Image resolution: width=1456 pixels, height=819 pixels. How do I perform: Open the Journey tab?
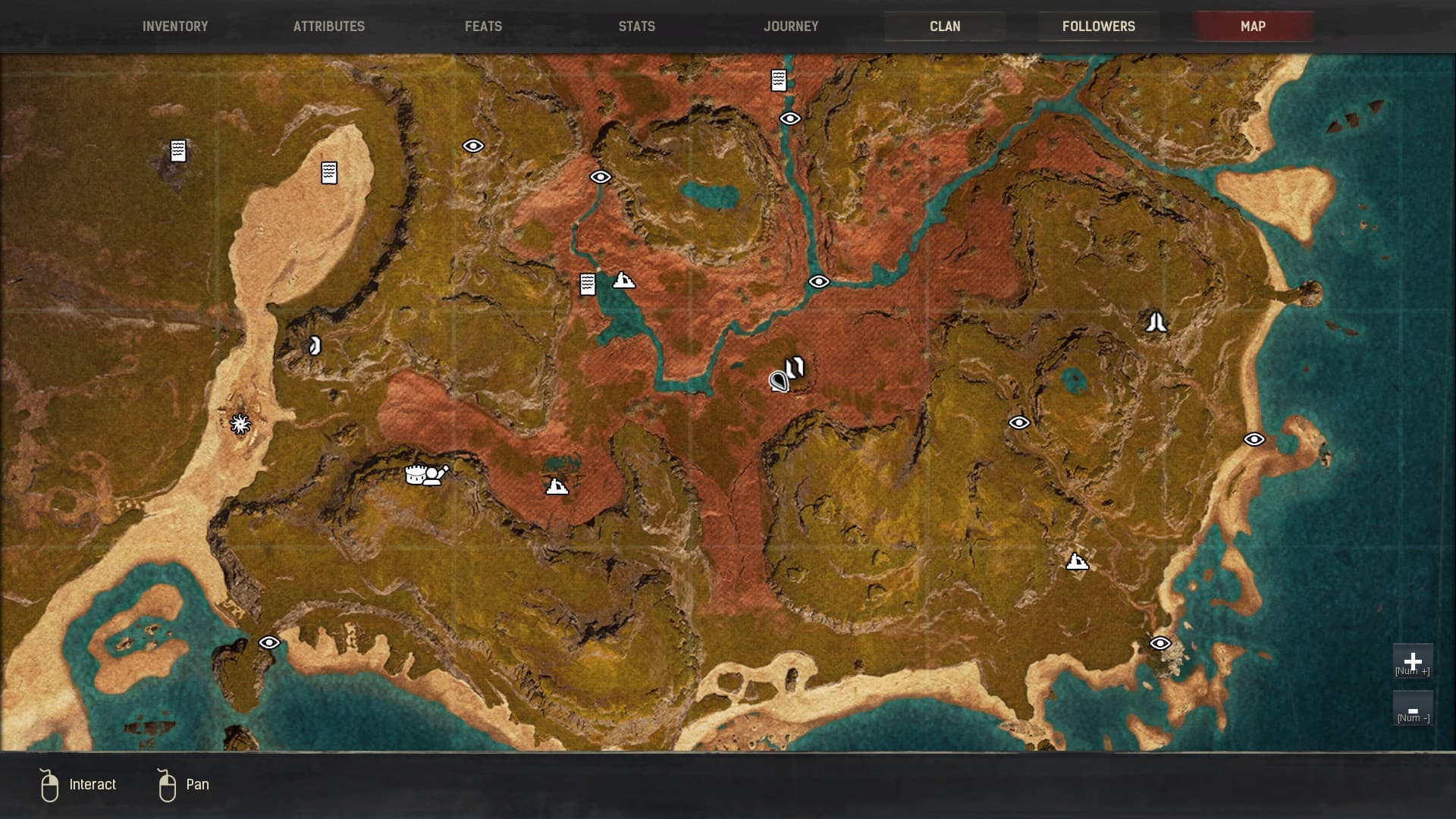(791, 27)
